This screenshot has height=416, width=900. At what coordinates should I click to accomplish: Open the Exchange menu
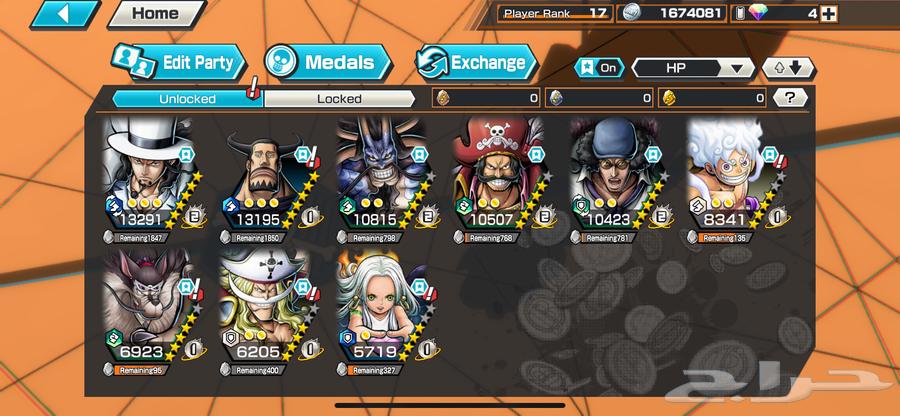pos(475,62)
